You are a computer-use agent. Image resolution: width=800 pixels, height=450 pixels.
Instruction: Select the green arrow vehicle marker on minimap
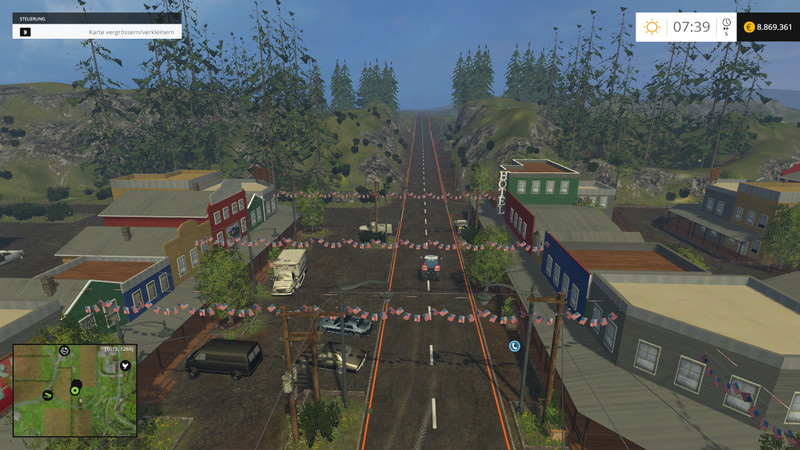(49, 396)
